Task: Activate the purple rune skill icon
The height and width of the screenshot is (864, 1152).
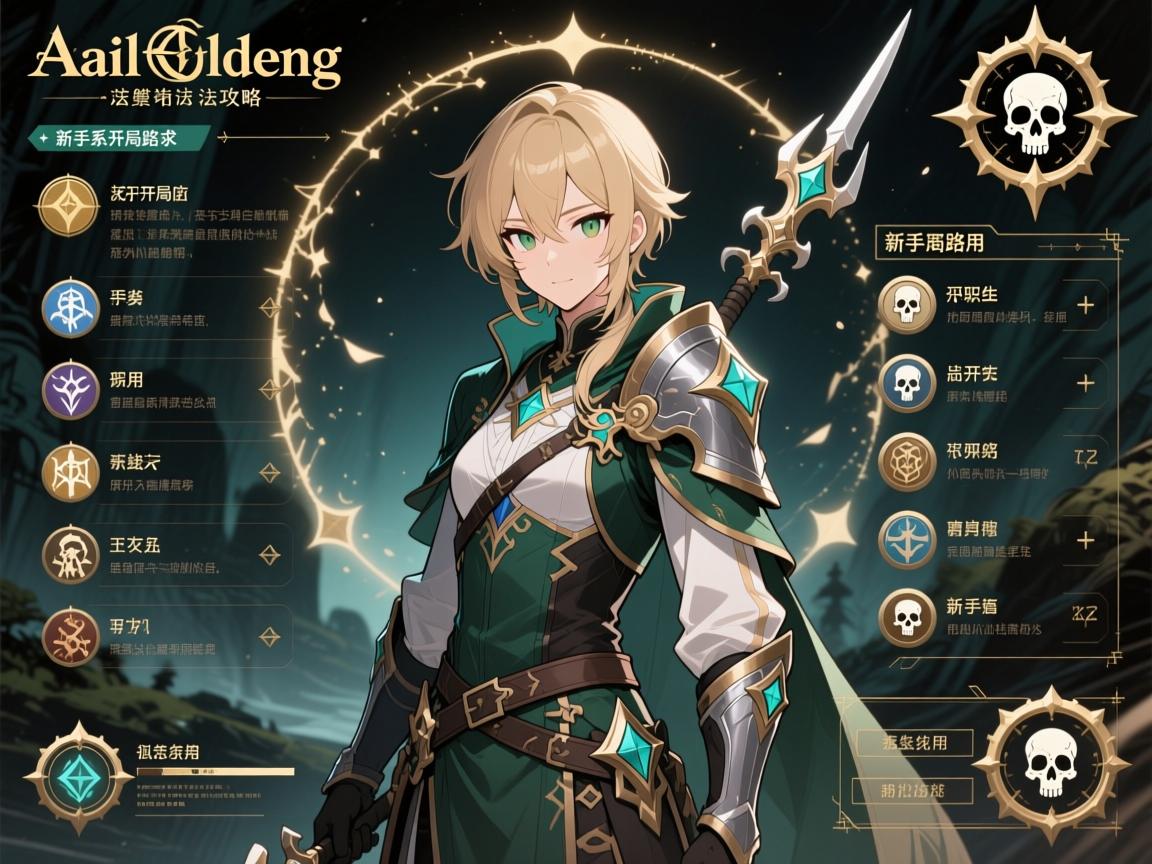Action: (70, 389)
